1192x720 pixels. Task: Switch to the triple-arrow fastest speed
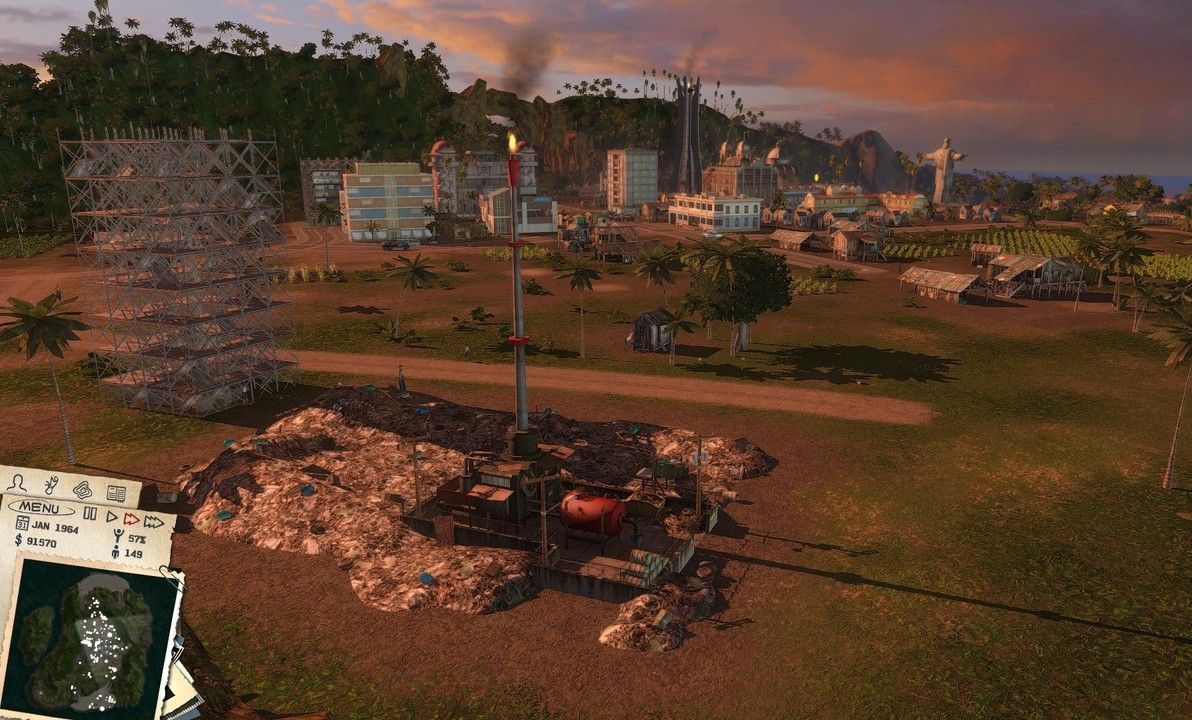(154, 521)
